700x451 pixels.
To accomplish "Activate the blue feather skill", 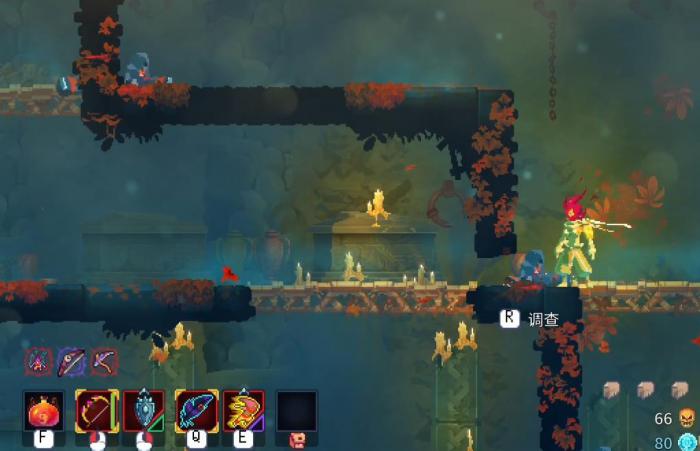I will coord(194,410).
